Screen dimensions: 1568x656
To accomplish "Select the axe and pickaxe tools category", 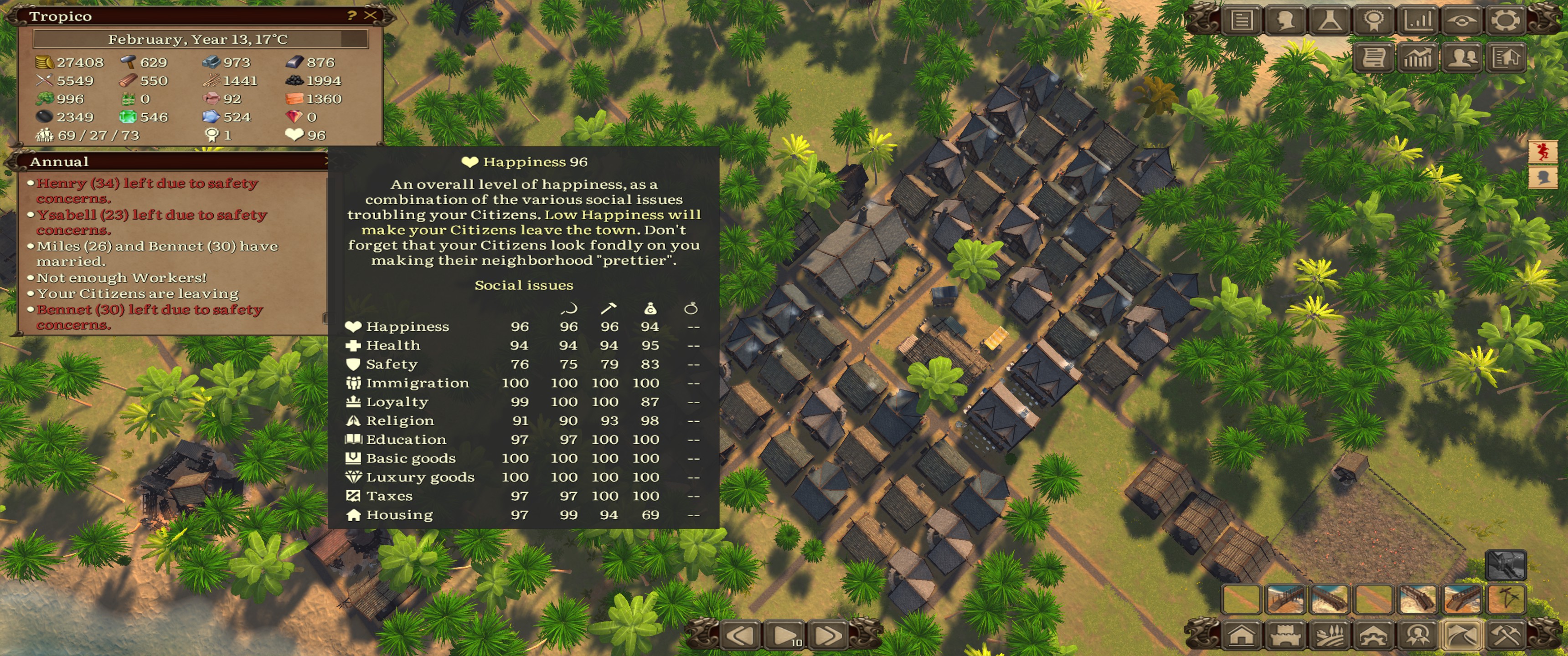I will point(1505,635).
